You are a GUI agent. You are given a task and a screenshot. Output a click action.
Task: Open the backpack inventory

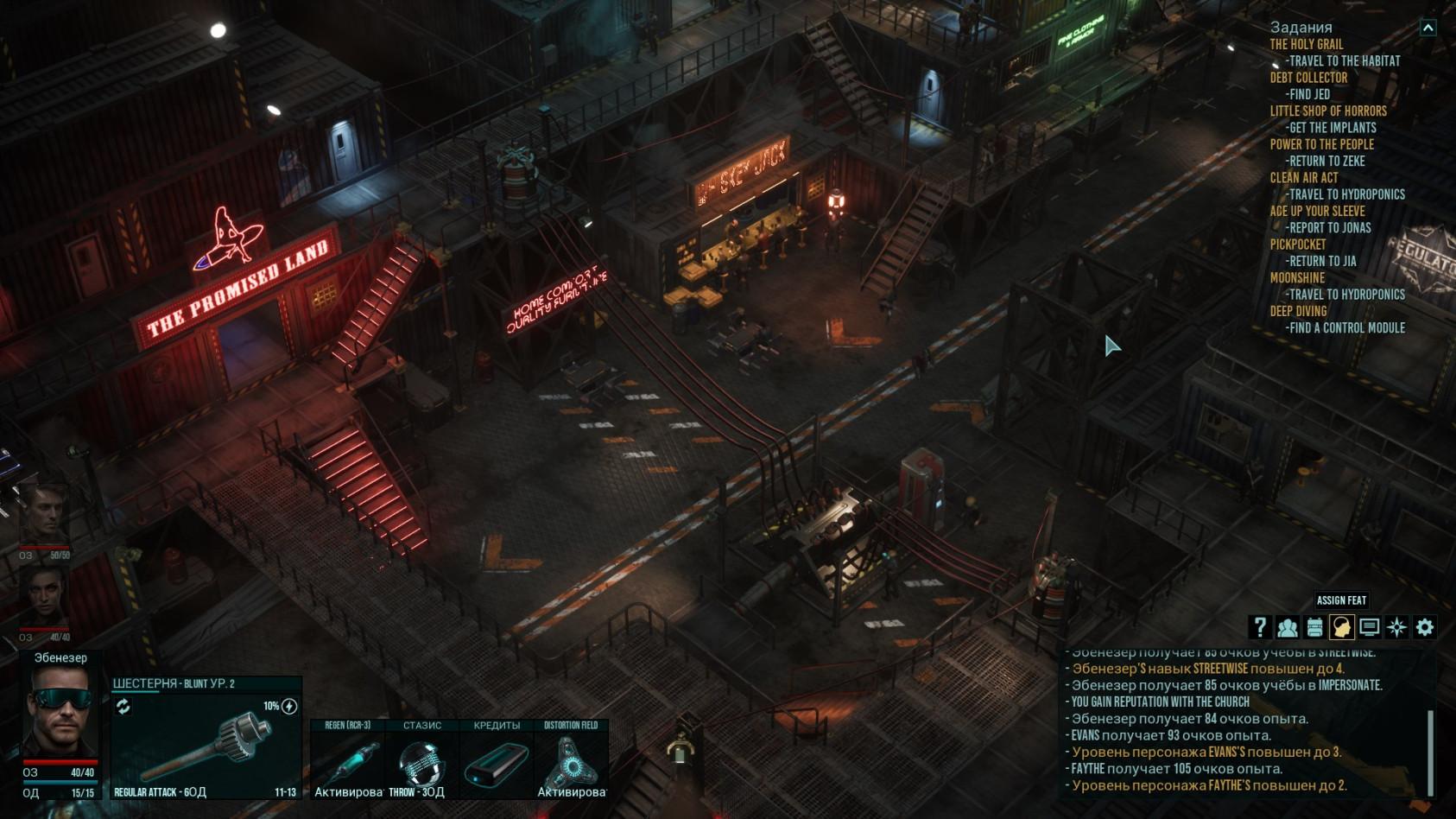pos(1314,627)
